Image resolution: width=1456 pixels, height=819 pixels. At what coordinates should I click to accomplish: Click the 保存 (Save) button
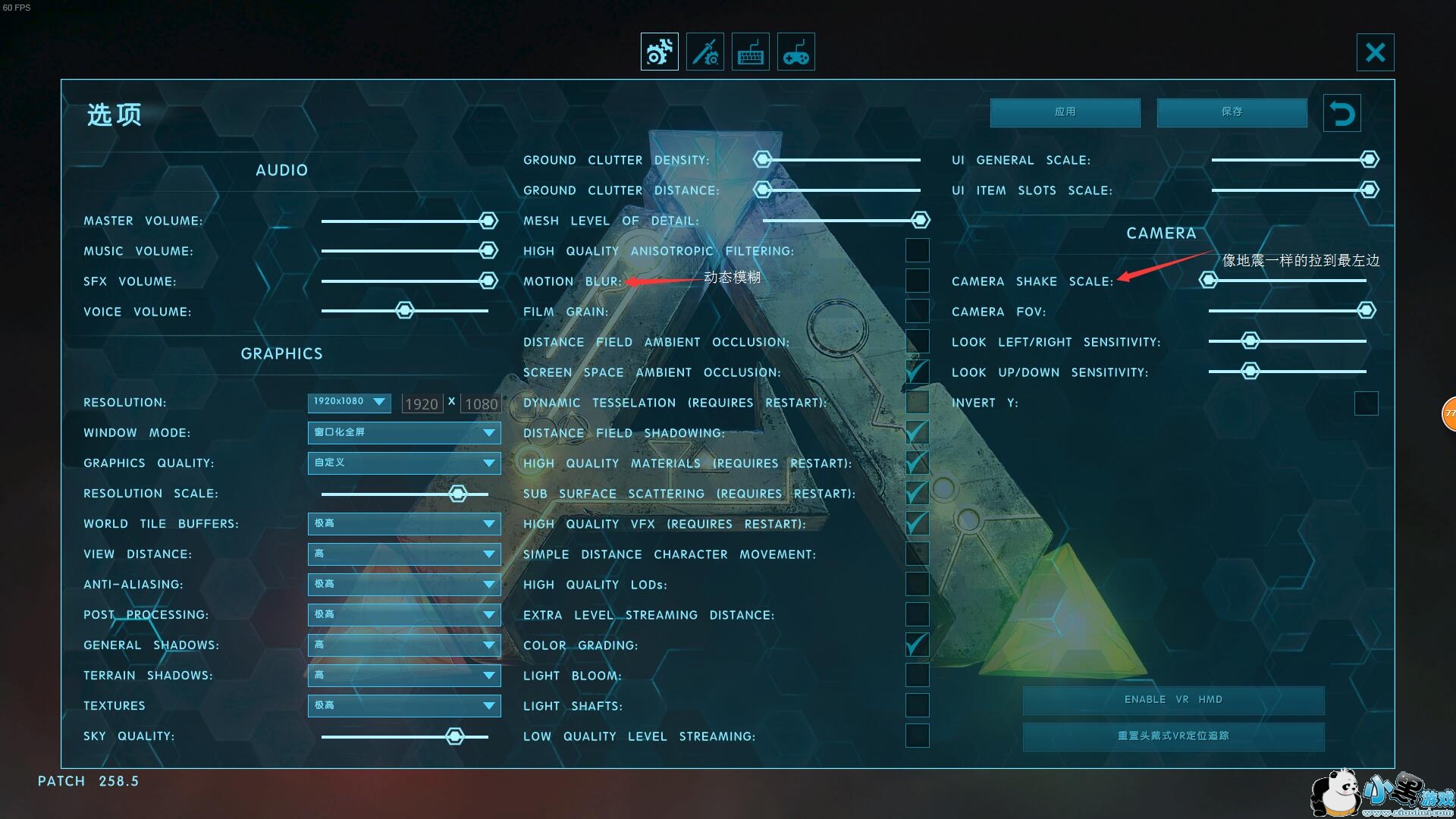pos(1232,112)
